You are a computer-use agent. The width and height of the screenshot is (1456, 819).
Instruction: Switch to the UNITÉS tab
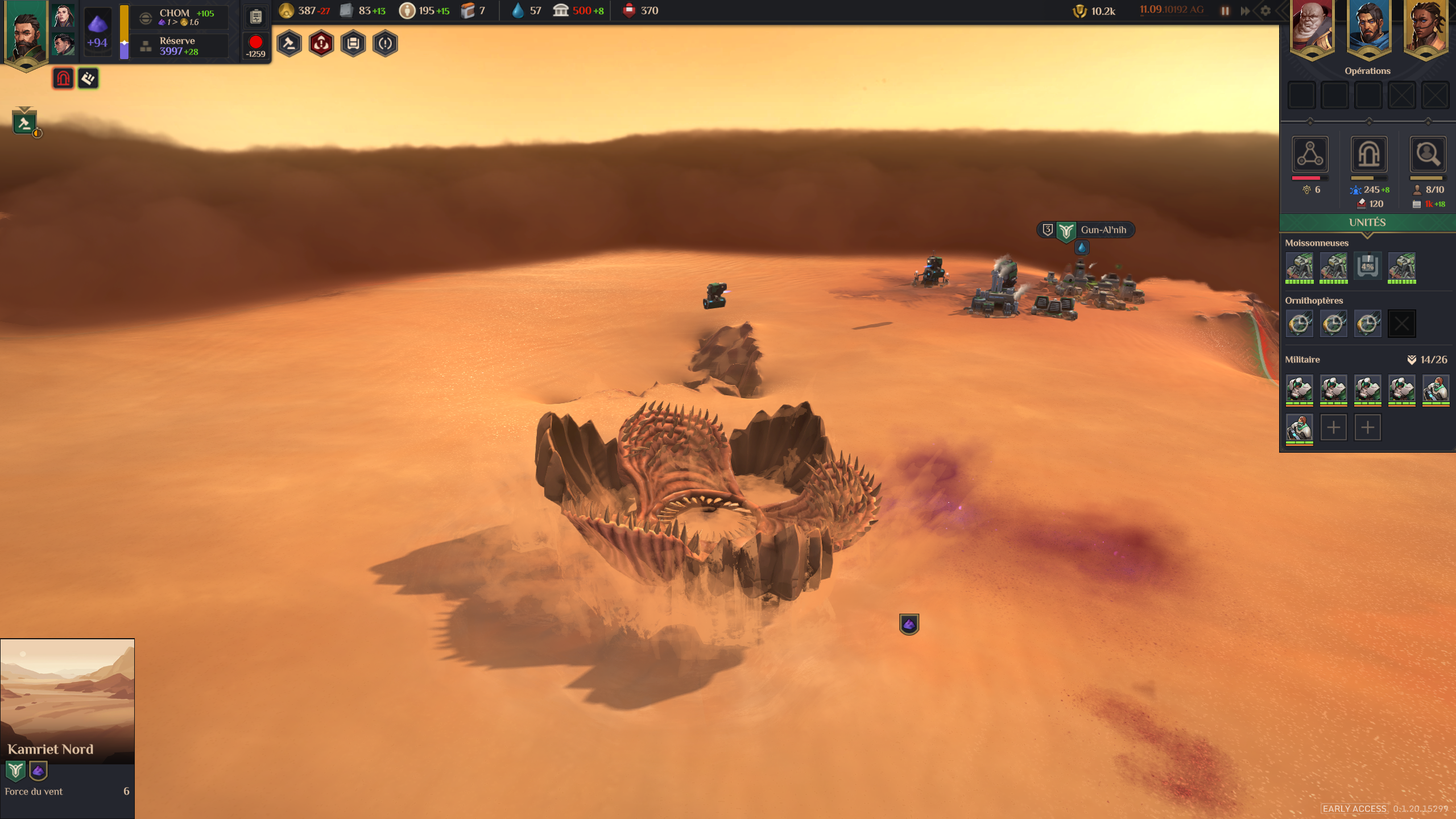(x=1367, y=222)
